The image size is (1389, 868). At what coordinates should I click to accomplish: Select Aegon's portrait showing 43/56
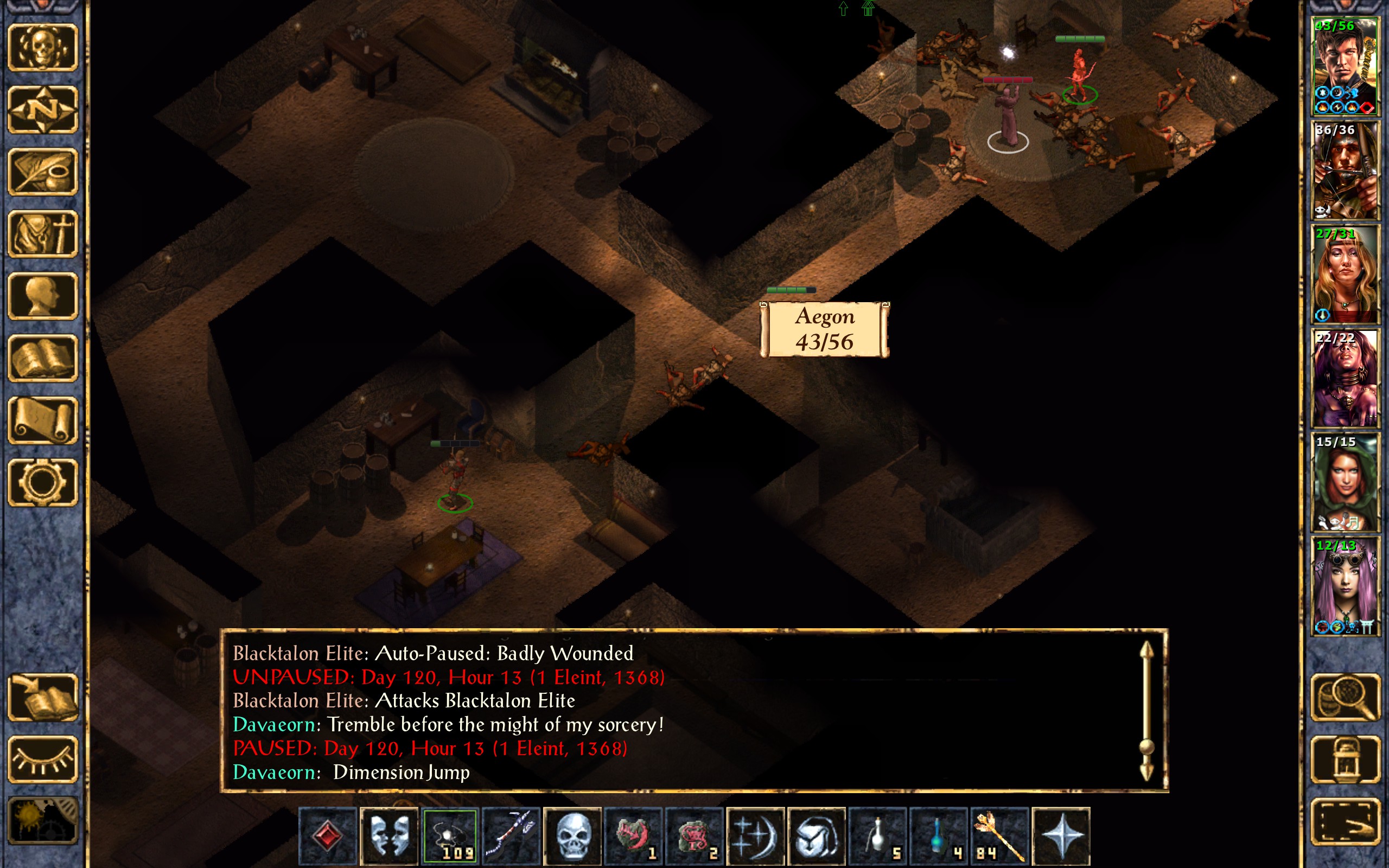[1344, 67]
